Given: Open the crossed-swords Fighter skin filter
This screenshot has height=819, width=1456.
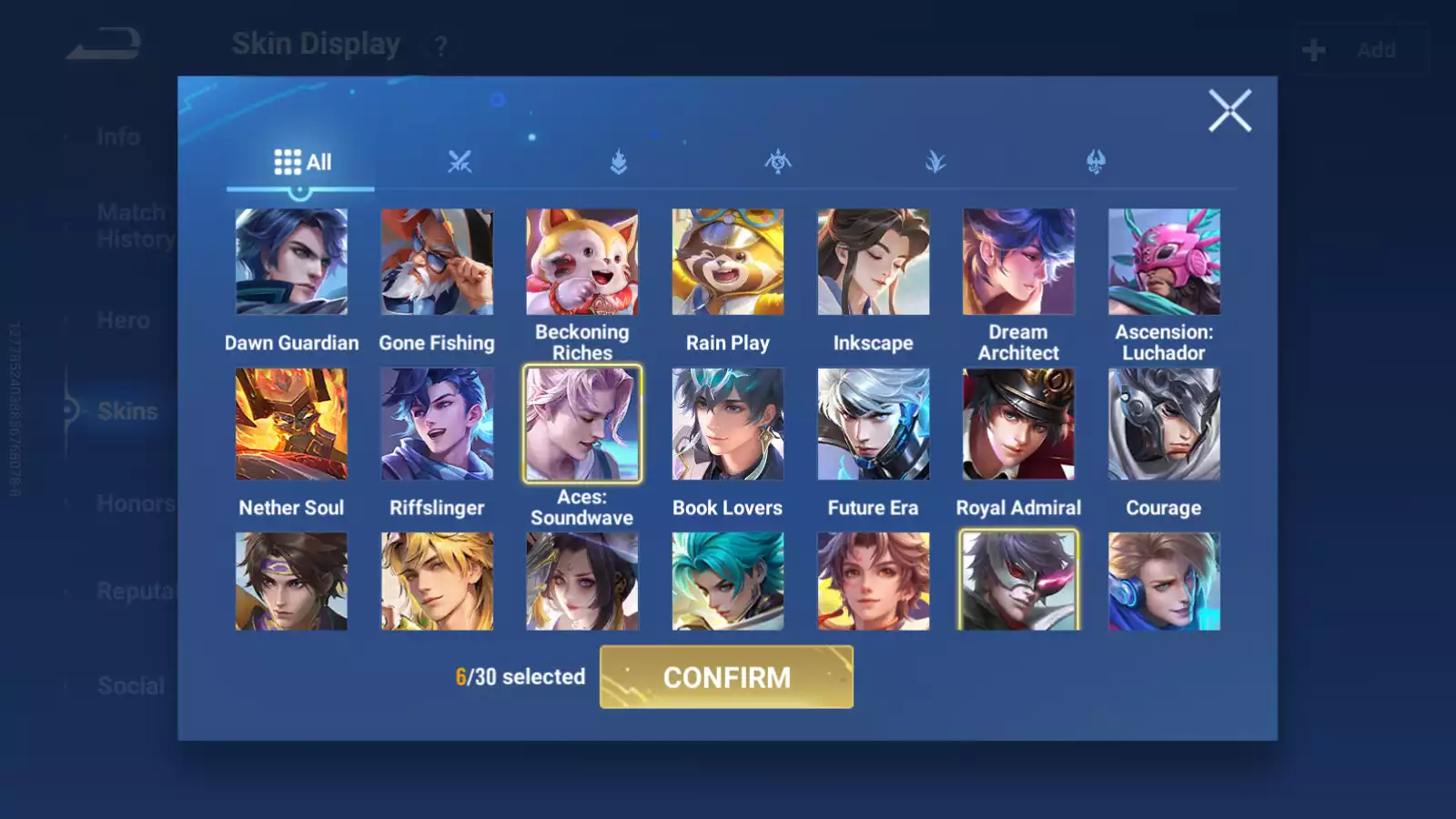Looking at the screenshot, I should (460, 162).
